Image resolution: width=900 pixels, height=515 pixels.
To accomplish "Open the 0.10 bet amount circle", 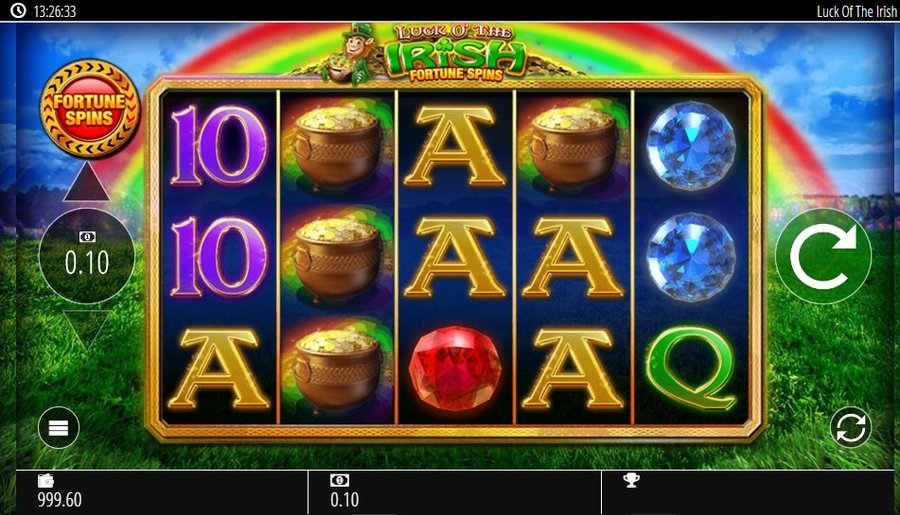I will click(x=87, y=256).
